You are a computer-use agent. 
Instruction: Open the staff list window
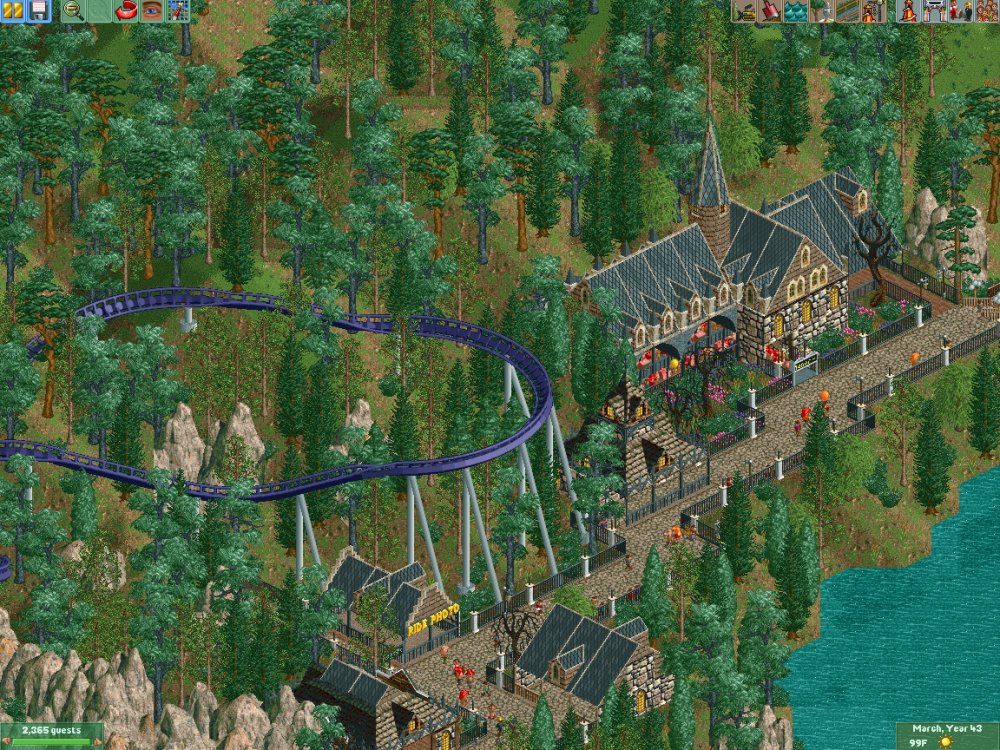960,11
